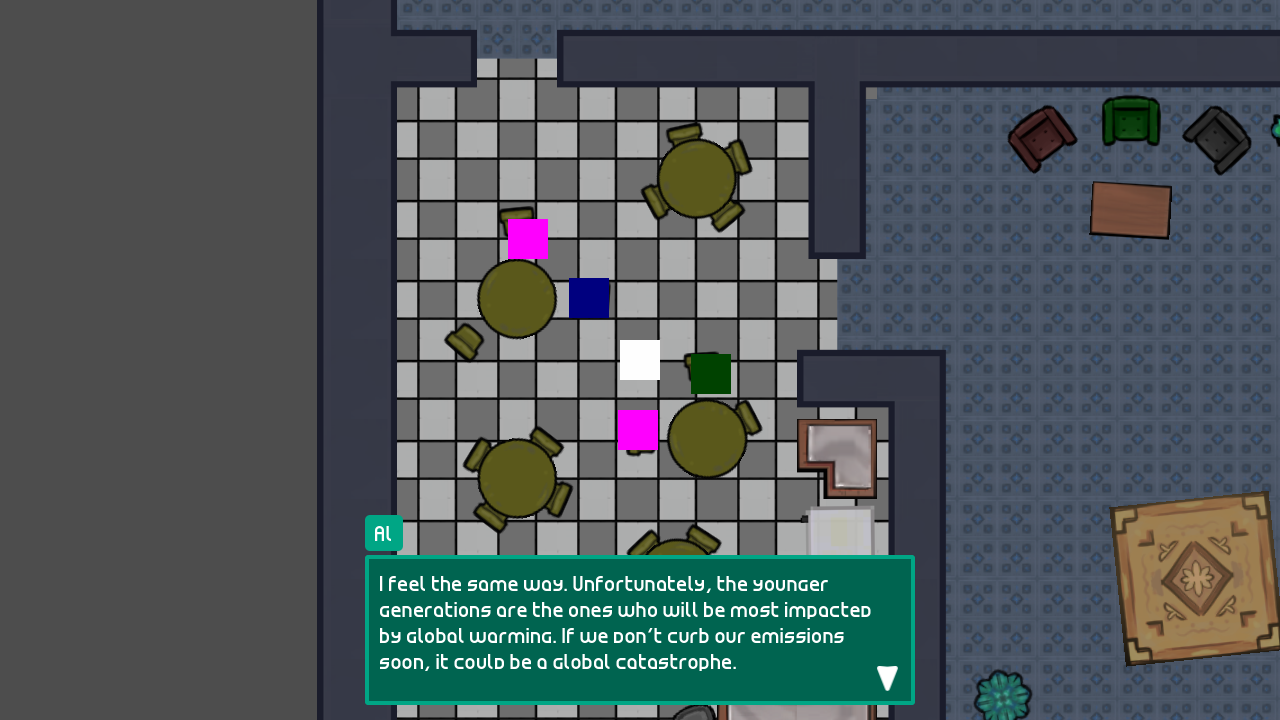Click the wooden coffee table in the lounge
1280x720 pixels.
(x=1131, y=211)
